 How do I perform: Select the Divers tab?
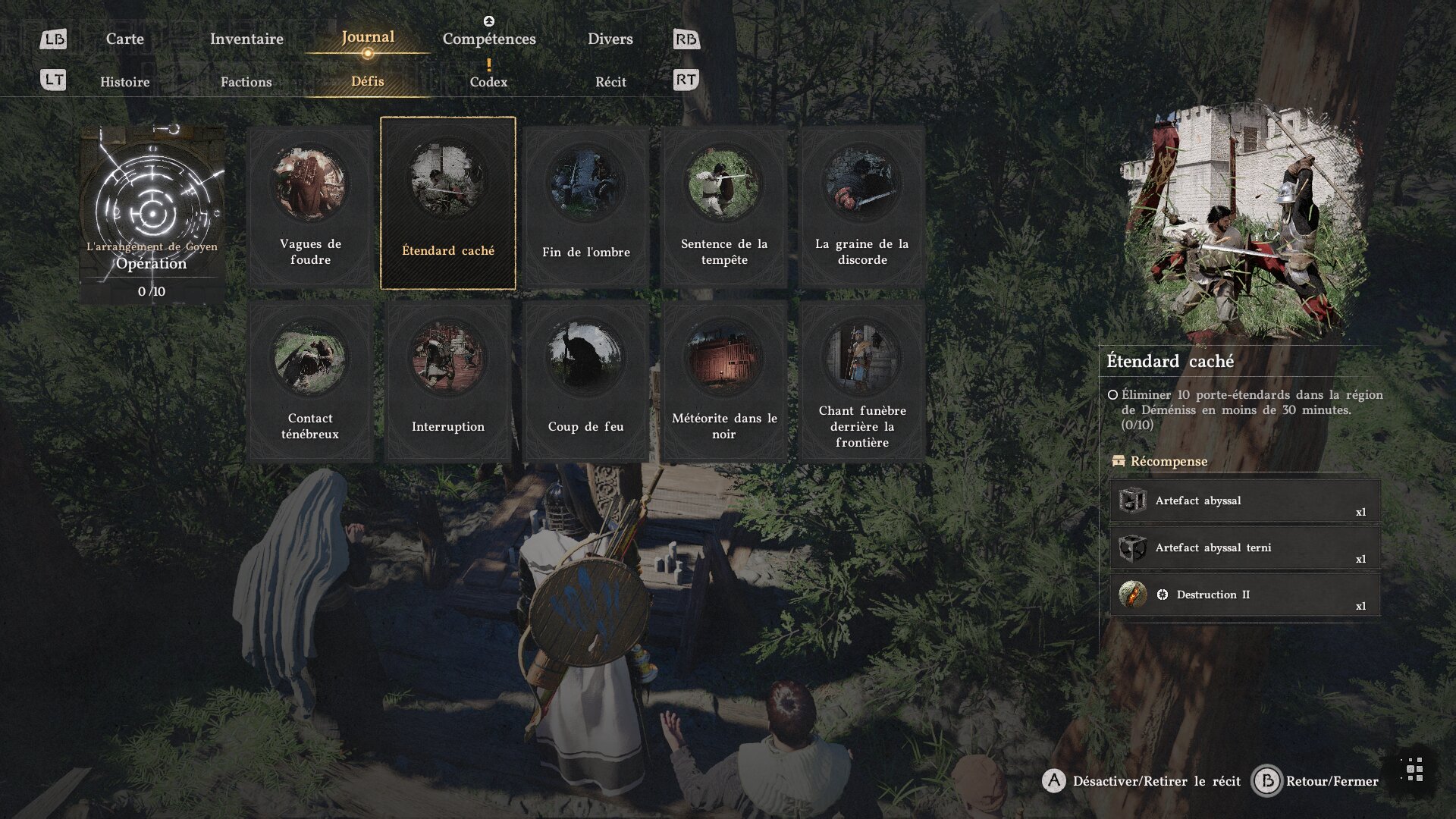pyautogui.click(x=610, y=39)
